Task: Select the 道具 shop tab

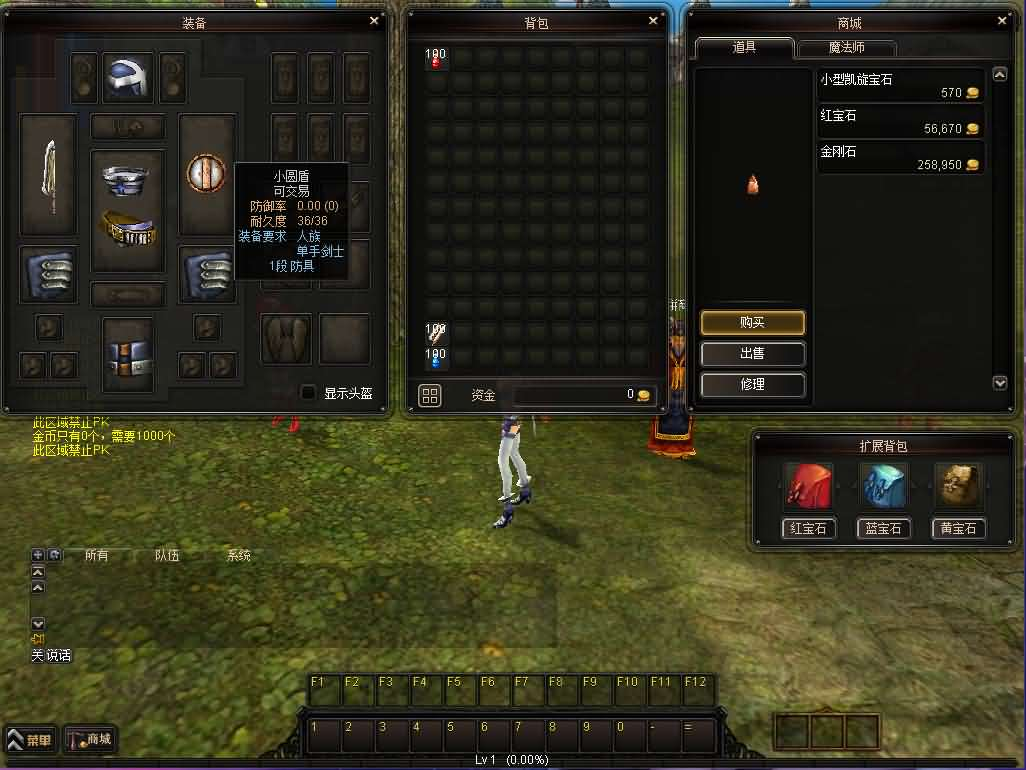Action: click(x=744, y=48)
